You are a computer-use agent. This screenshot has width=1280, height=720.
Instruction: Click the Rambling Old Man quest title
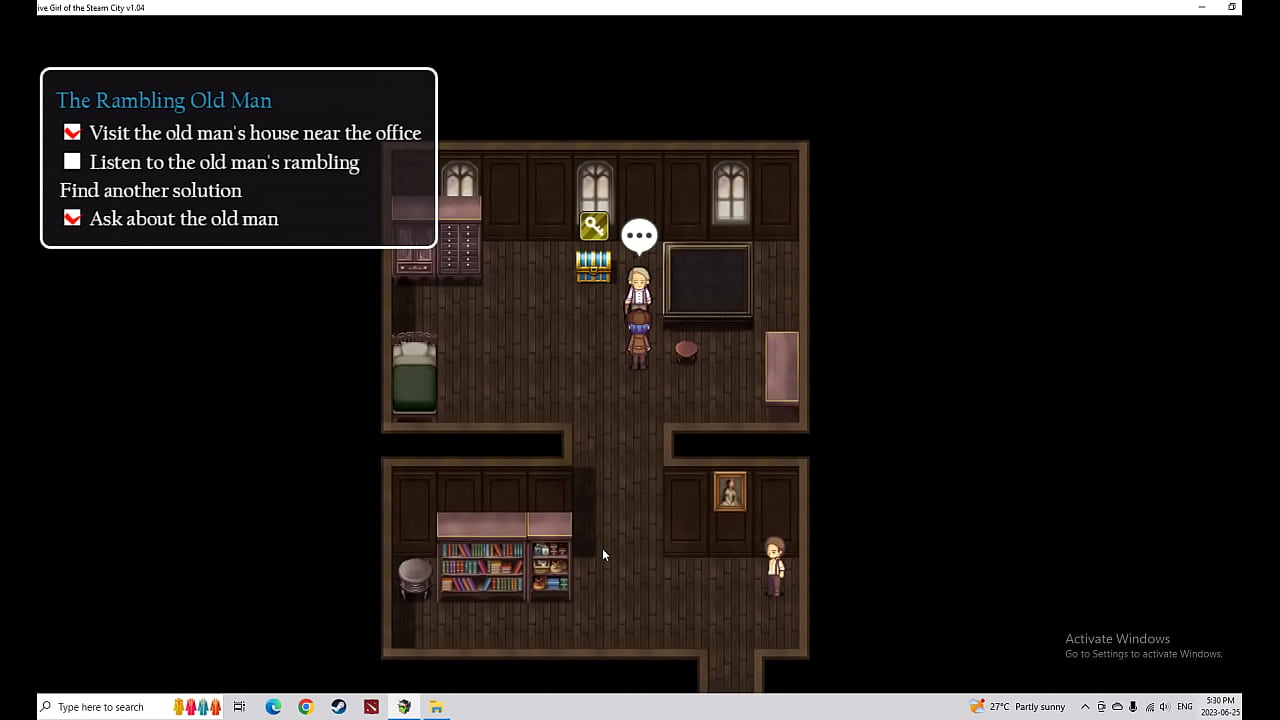click(164, 100)
